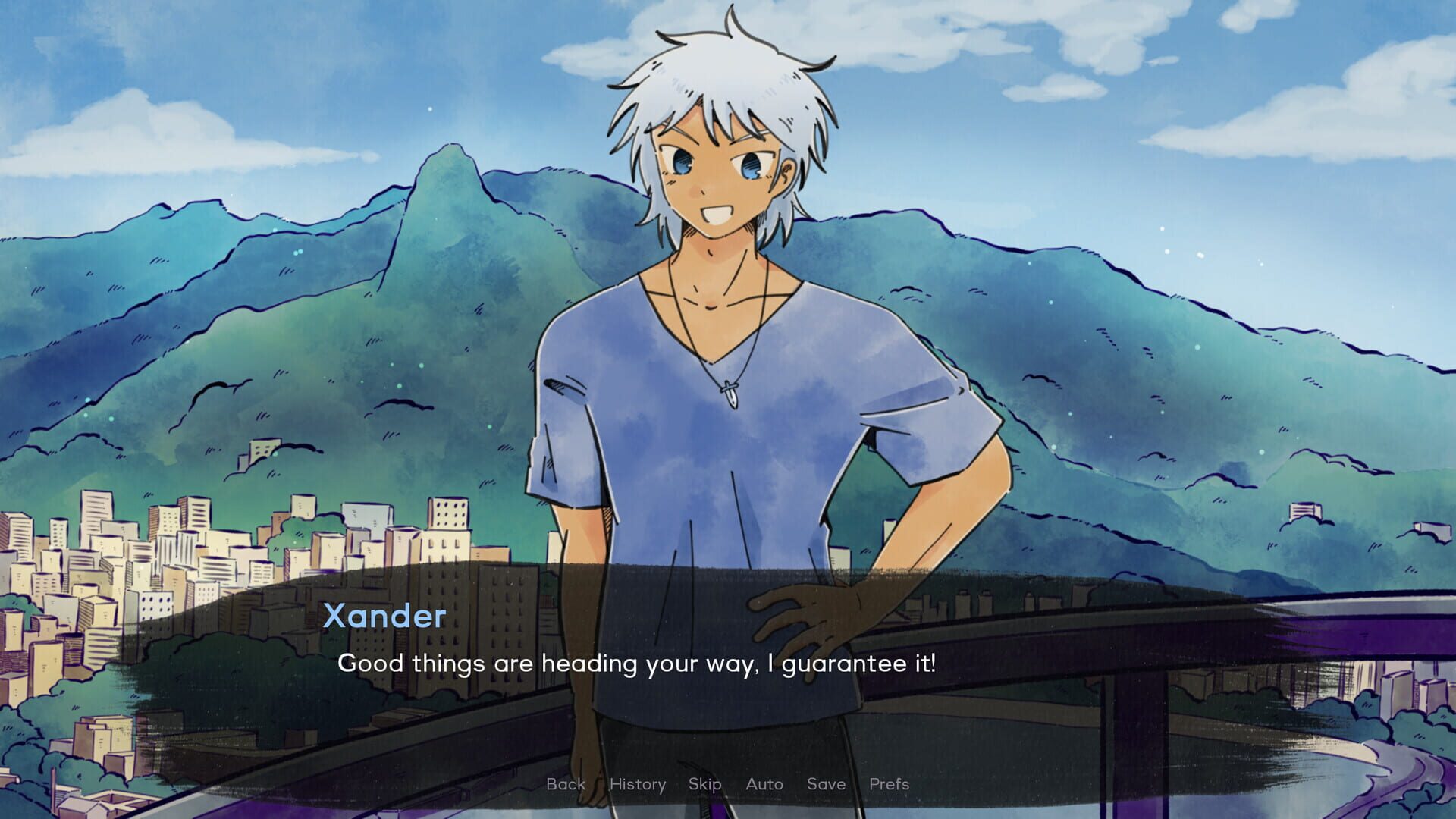The height and width of the screenshot is (819, 1456).
Task: Enable Skip mode
Action: (704, 784)
